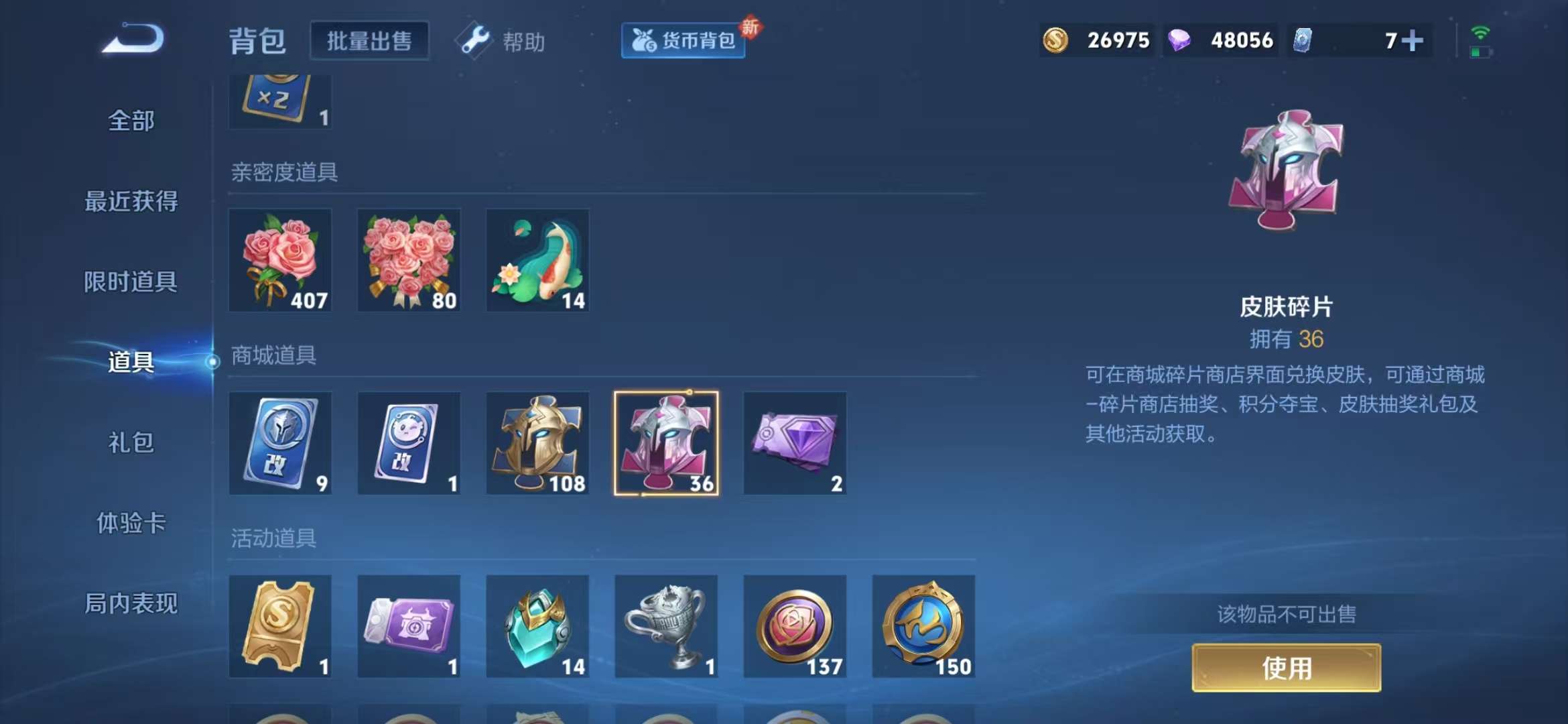This screenshot has width=1568, height=724.
Task: Select the teal gem activity item
Action: click(538, 627)
